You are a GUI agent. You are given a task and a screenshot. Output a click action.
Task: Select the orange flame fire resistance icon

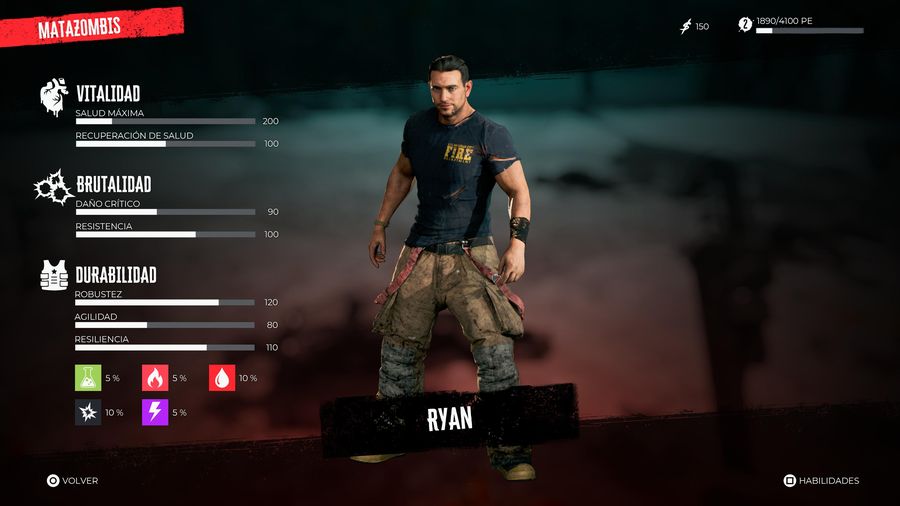coord(155,377)
